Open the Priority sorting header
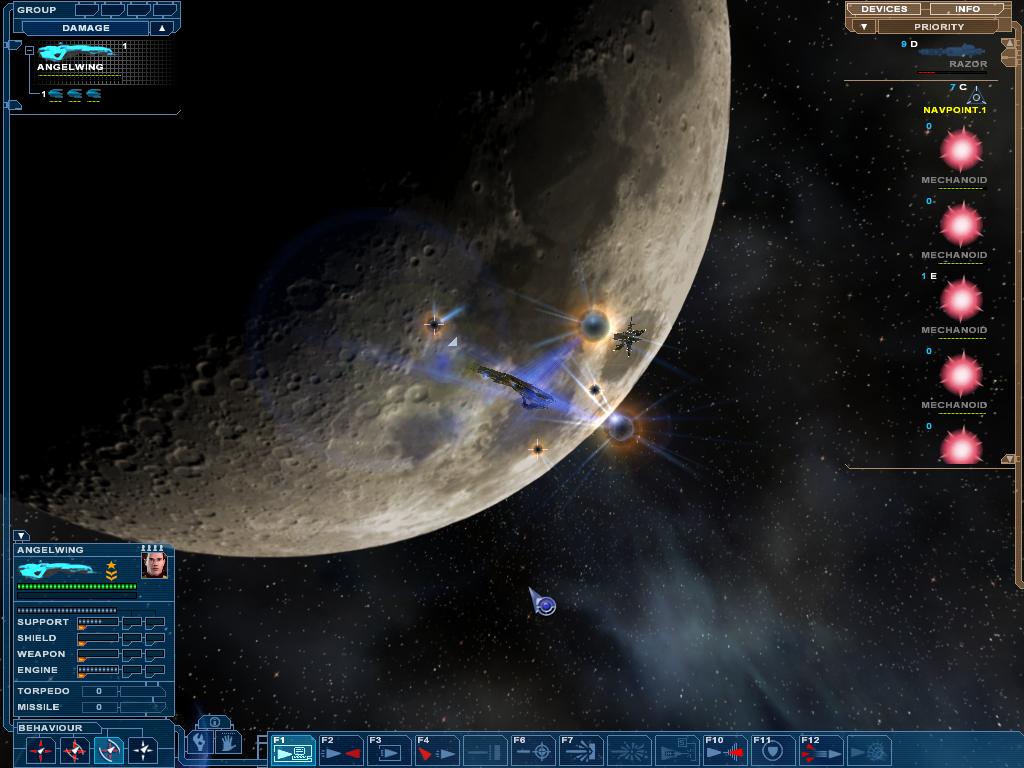The image size is (1024, 768). [x=938, y=27]
